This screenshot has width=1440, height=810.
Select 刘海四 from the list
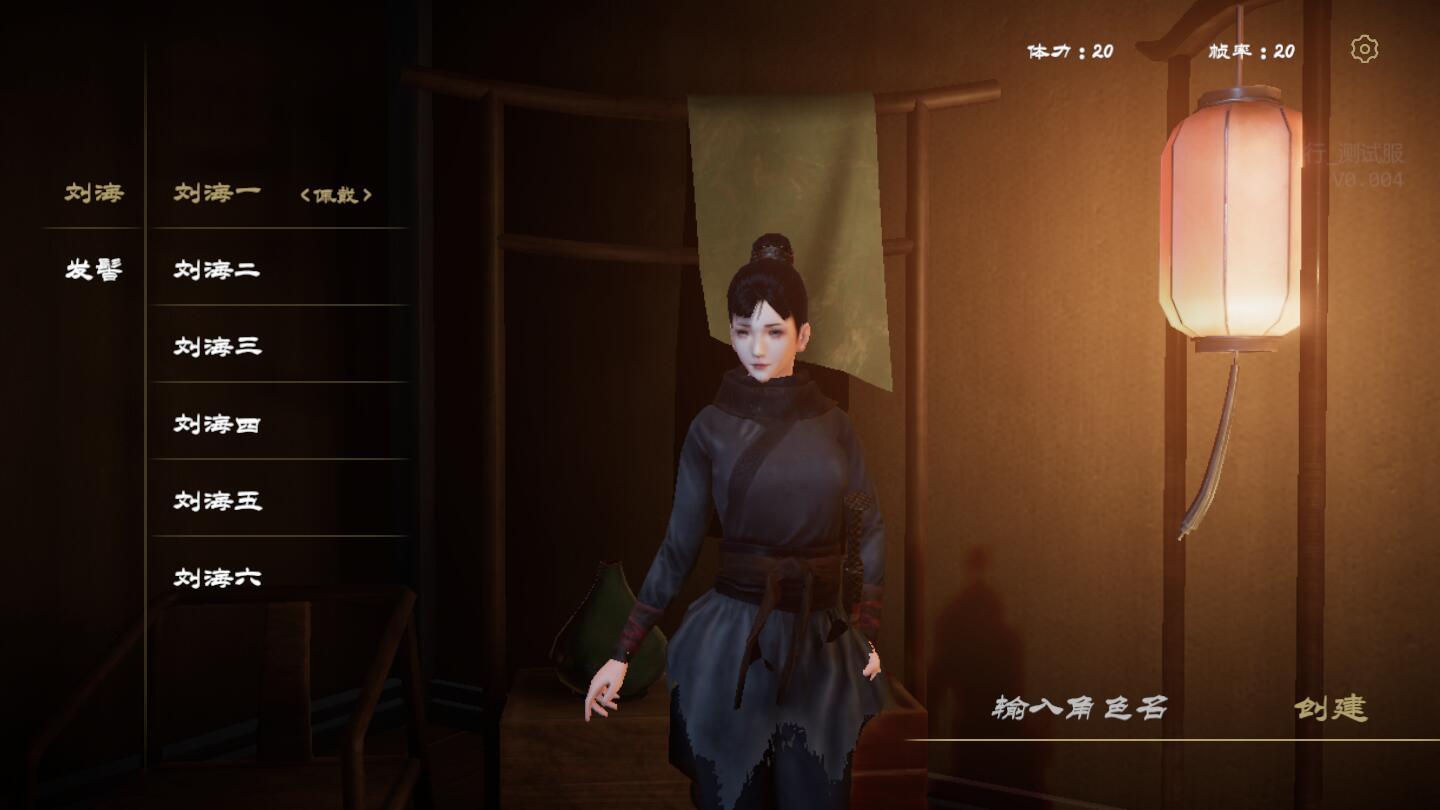tap(218, 423)
